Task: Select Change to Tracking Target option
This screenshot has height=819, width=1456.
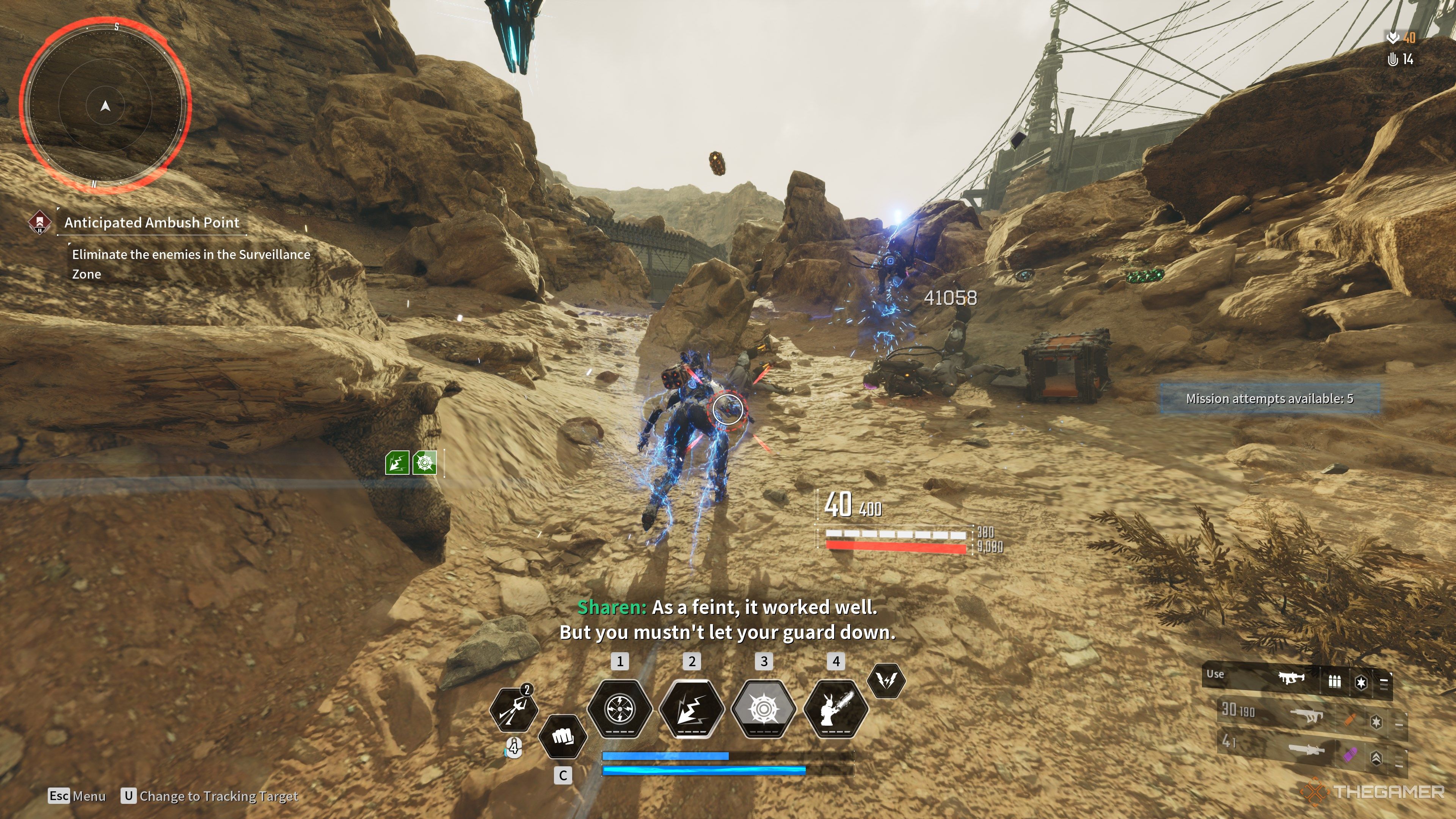Action: (x=218, y=796)
